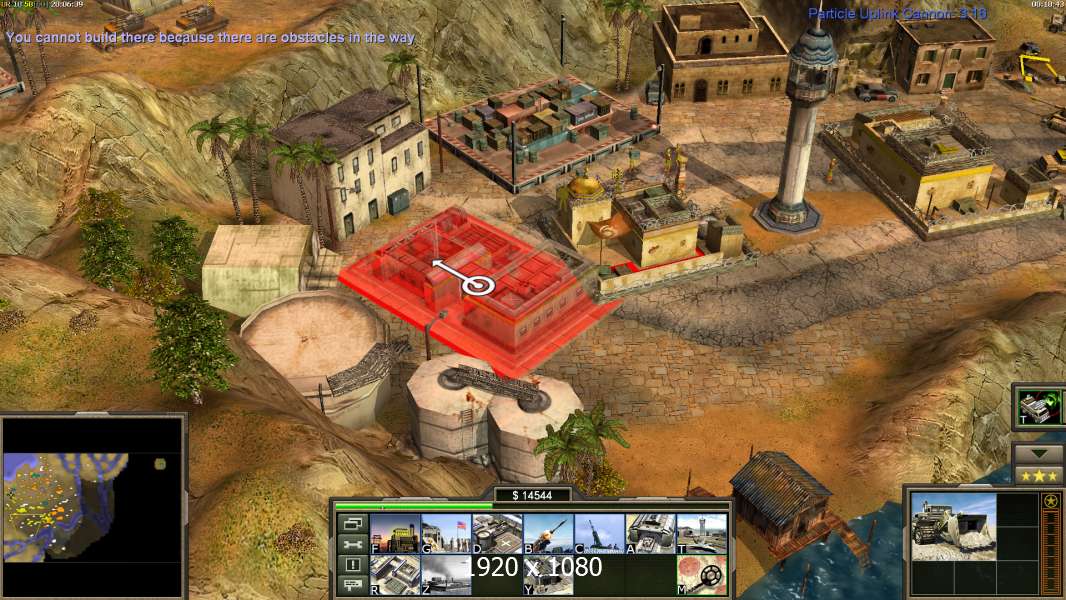Select the airfield control tower icon (T)

point(702,533)
